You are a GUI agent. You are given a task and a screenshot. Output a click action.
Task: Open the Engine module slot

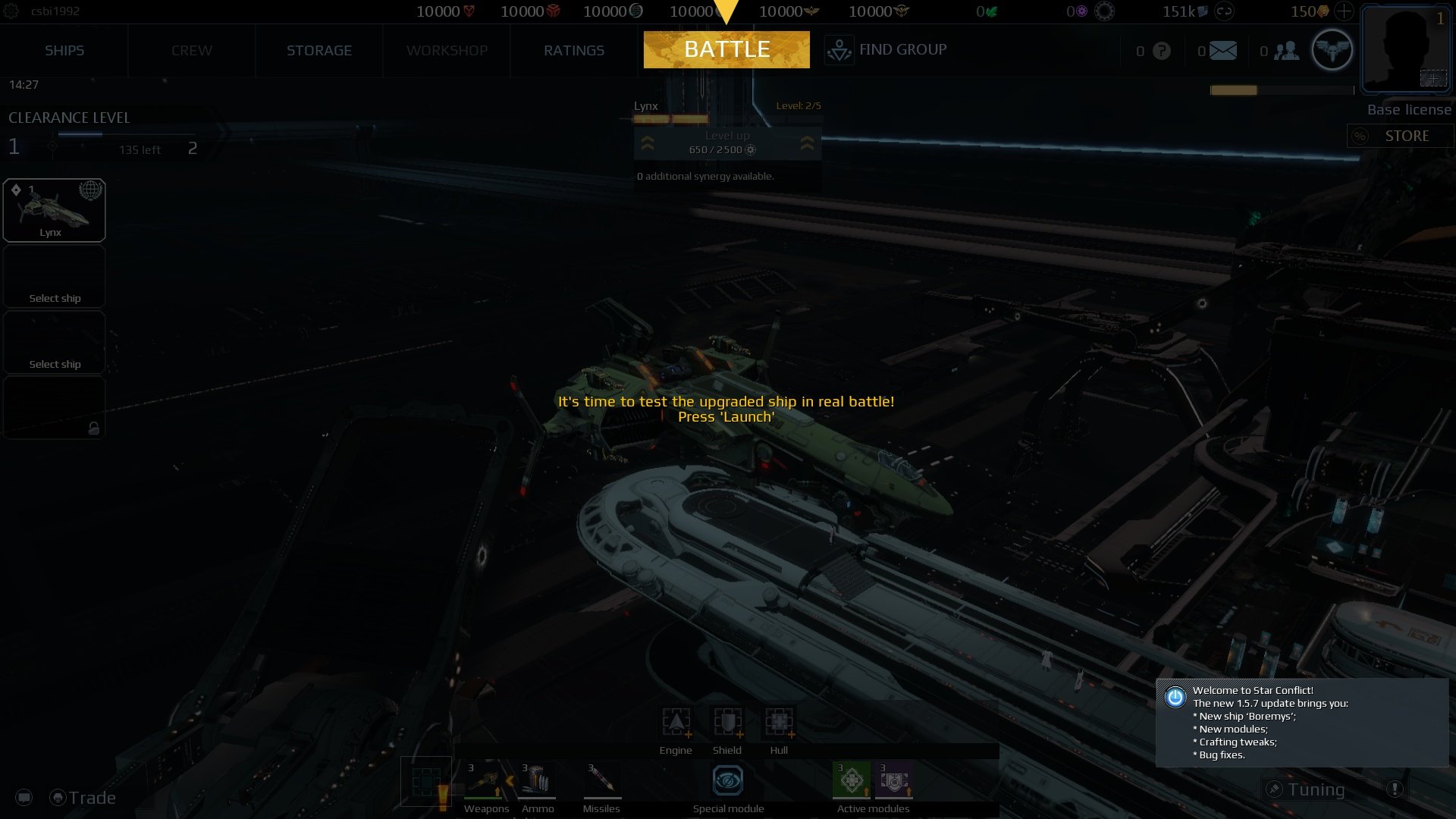[675, 722]
